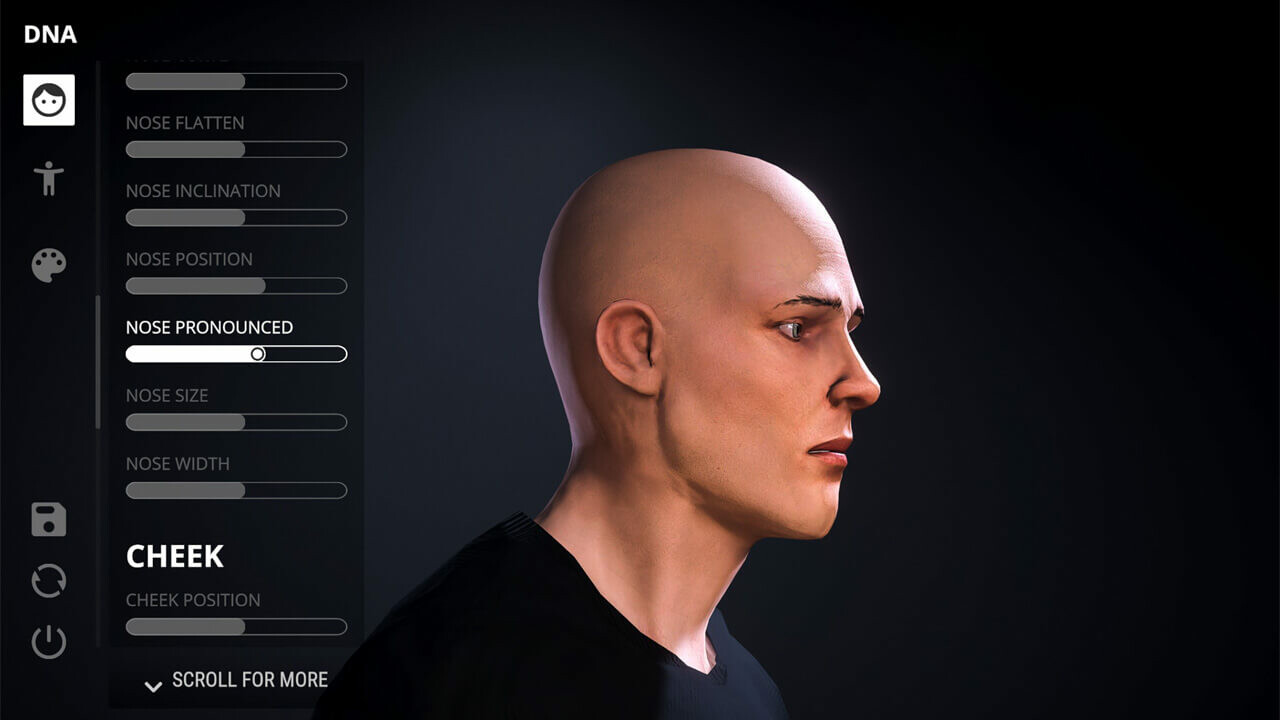Viewport: 1280px width, 720px height.
Task: Click the NOSE PRONOUNCED label
Action: point(208,327)
